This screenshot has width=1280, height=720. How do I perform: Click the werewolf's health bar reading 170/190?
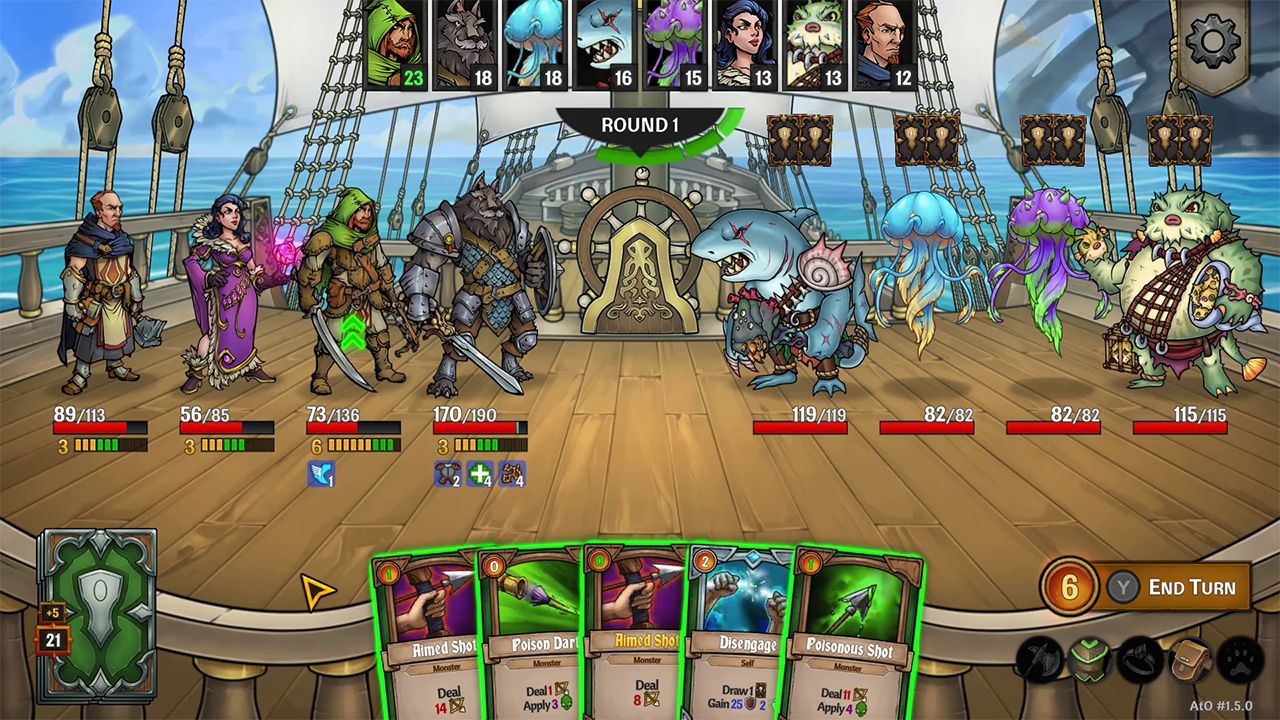(x=475, y=421)
